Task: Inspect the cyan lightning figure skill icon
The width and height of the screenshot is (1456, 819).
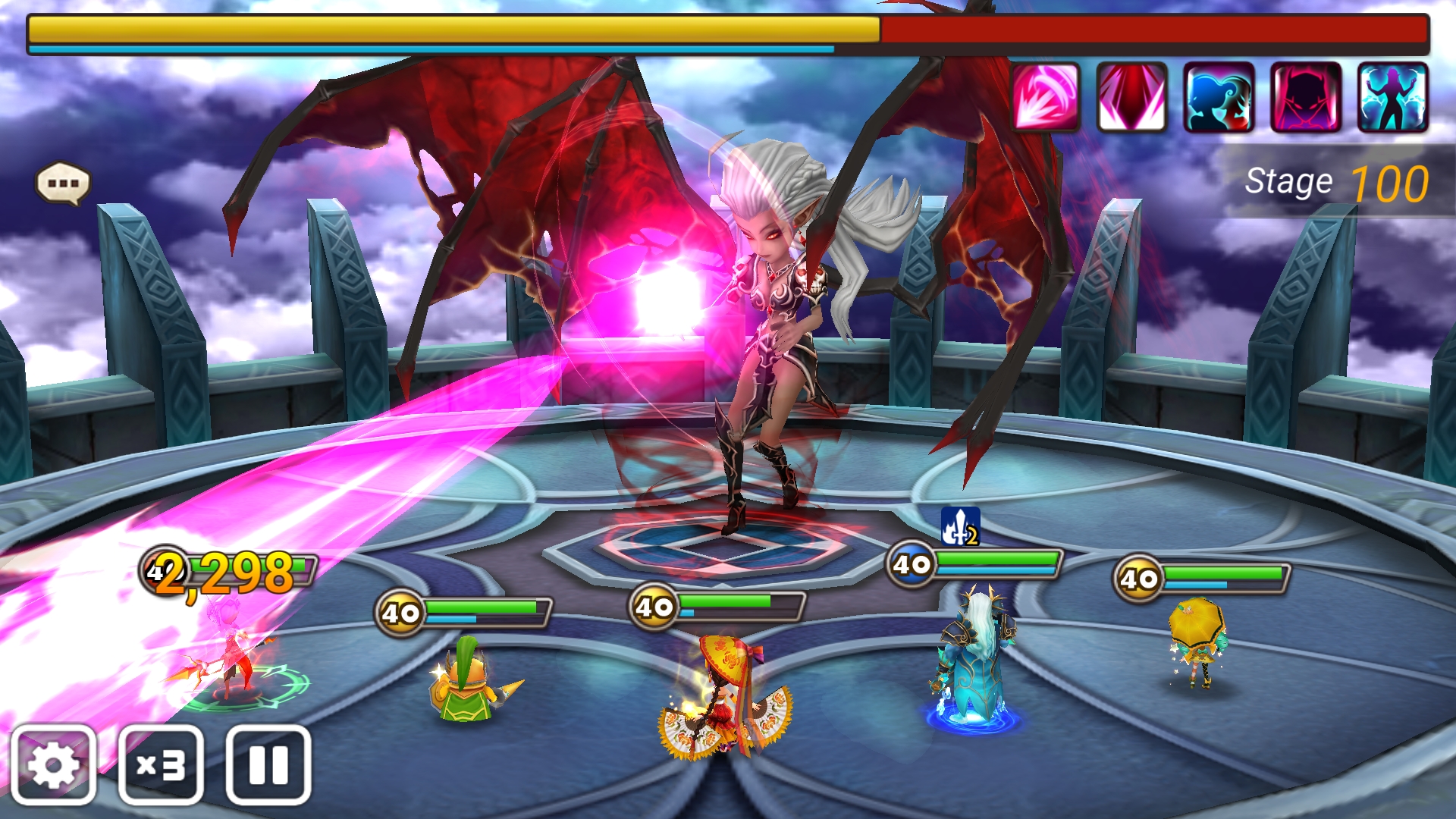Action: [x=1392, y=97]
